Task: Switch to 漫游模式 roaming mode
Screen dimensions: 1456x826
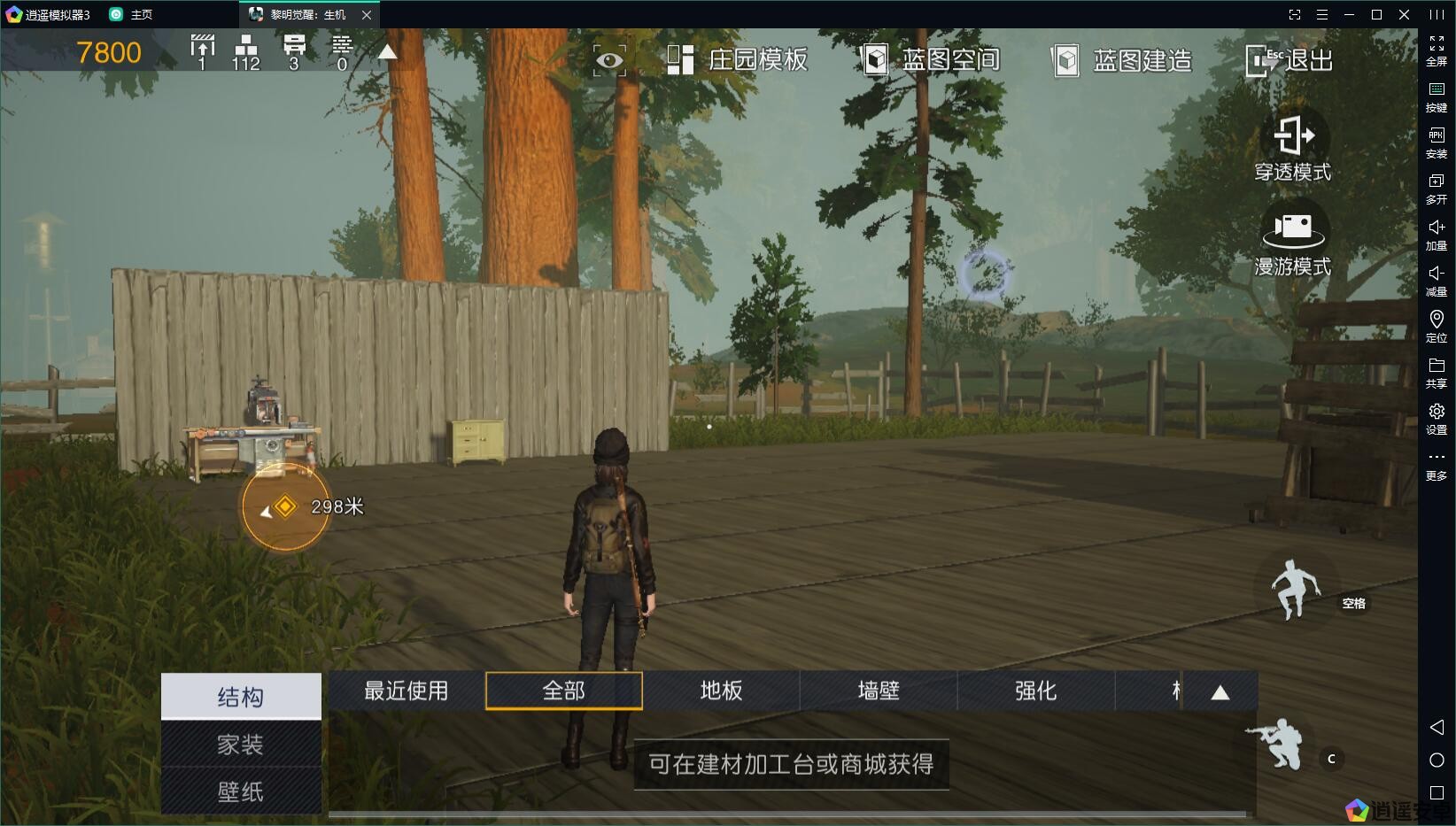Action: coord(1292,241)
